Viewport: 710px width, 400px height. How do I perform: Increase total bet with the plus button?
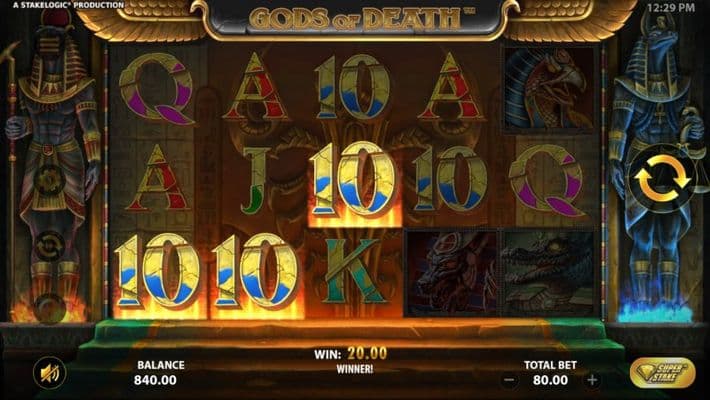592,380
